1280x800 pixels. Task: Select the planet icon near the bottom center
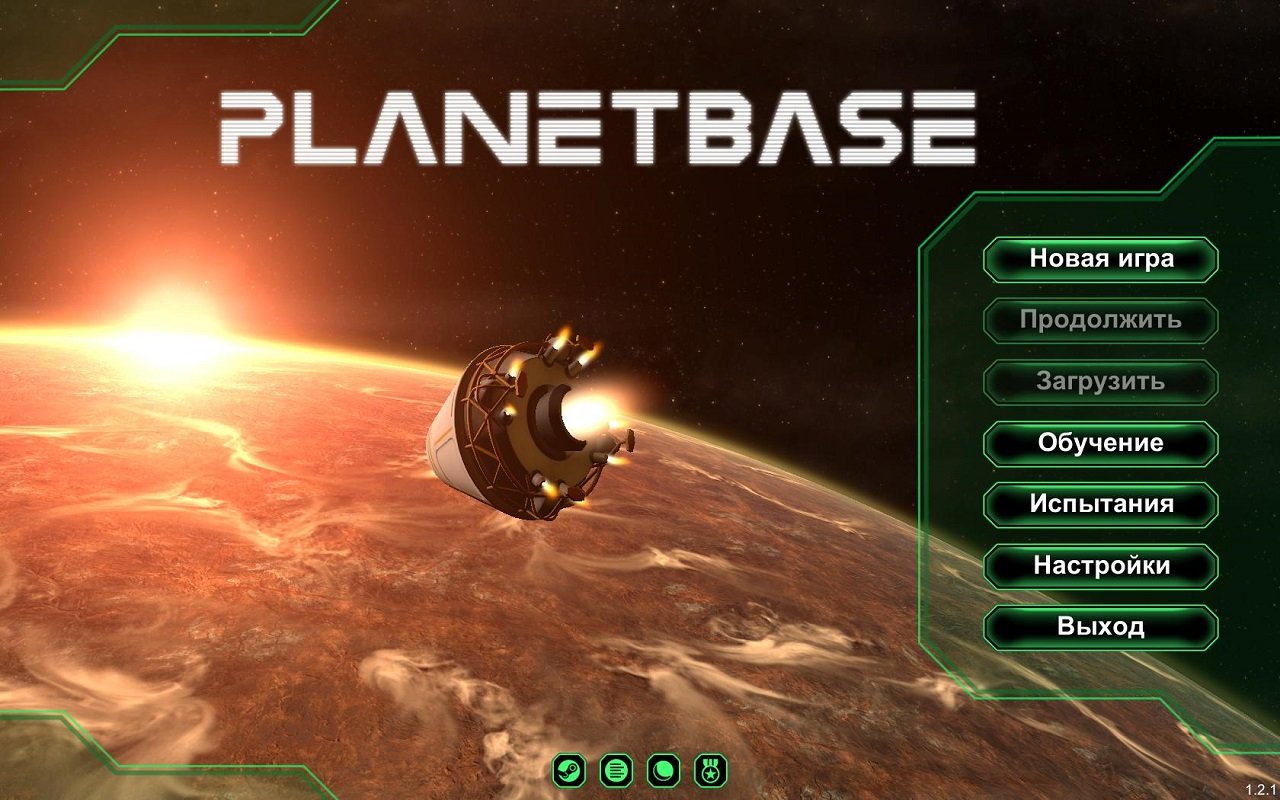(661, 769)
